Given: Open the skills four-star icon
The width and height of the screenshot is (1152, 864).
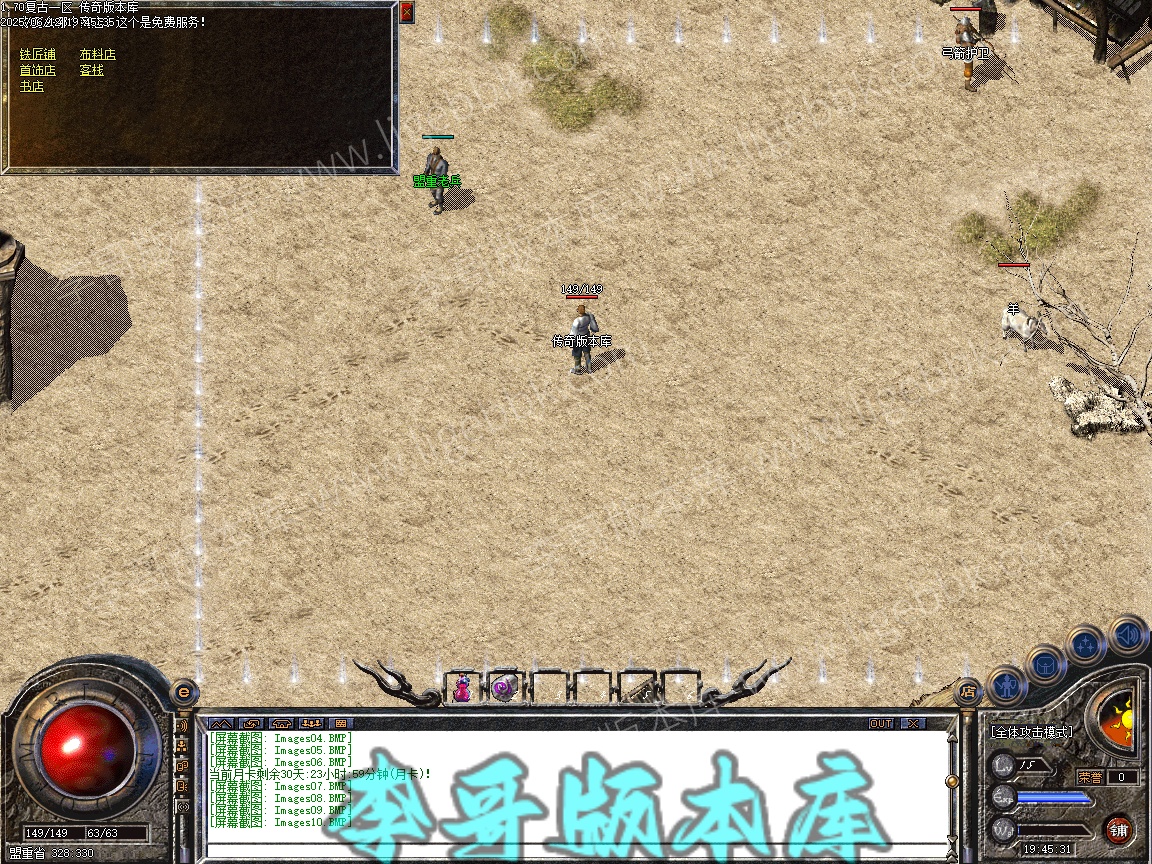Looking at the screenshot, I should (1086, 645).
